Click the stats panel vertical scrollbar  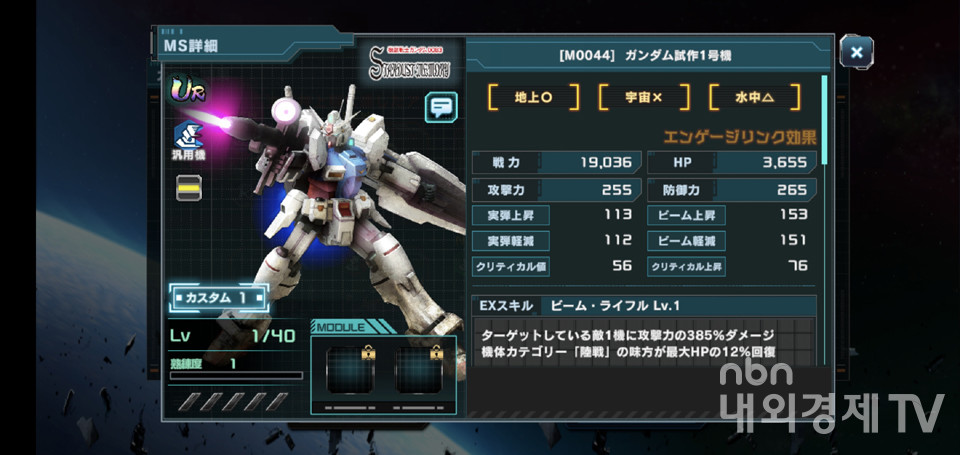pyautogui.click(x=825, y=120)
